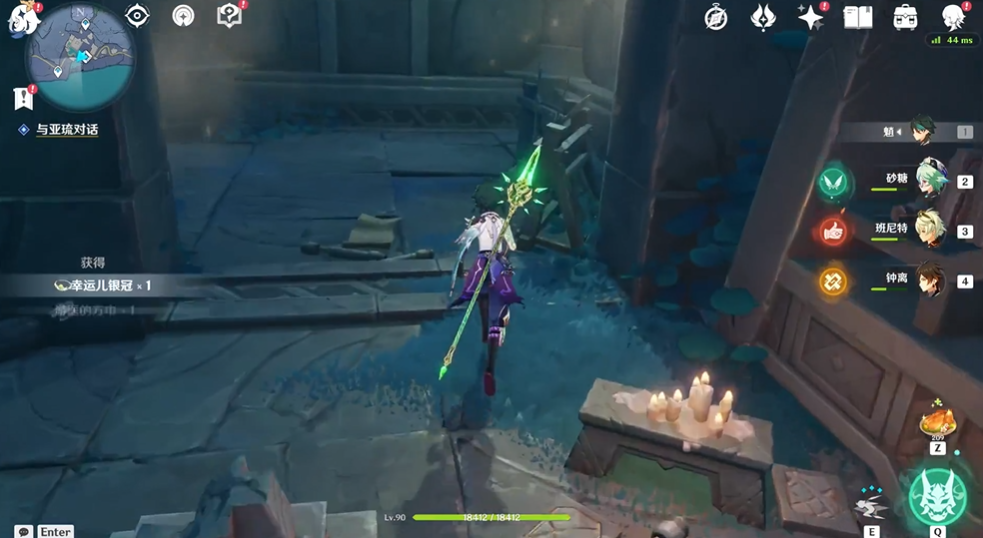
Task: Open the Wish banner icon
Action: tap(764, 17)
